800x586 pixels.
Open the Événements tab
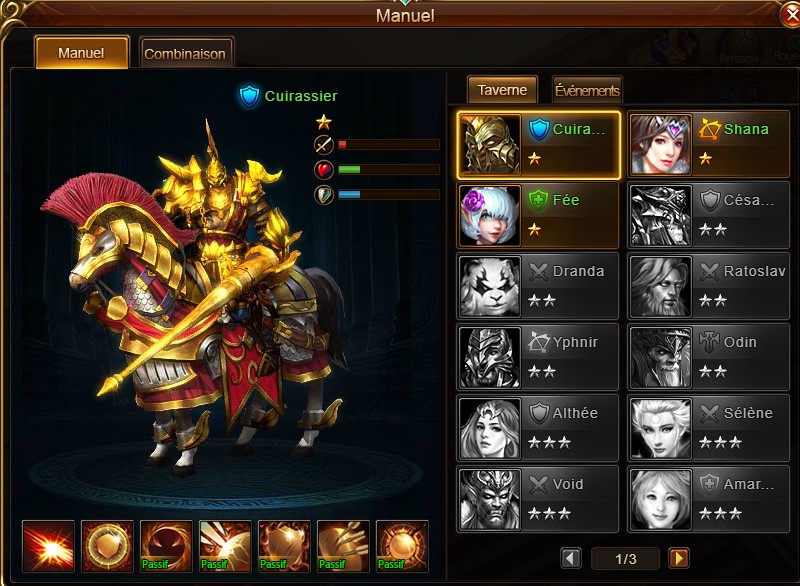587,90
